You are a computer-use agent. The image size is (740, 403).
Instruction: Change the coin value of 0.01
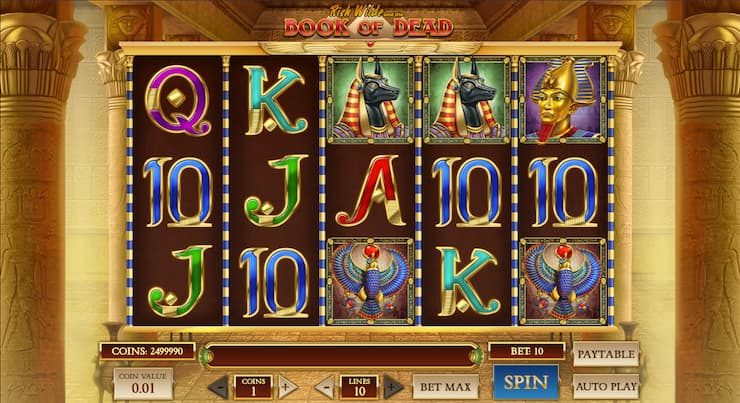click(142, 383)
